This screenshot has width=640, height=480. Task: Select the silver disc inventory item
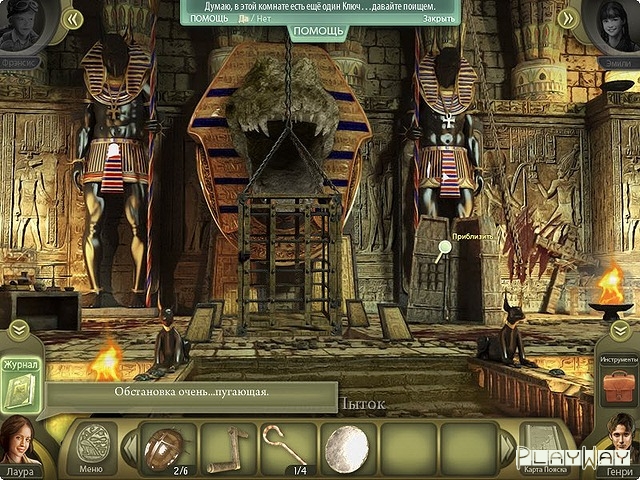[x=348, y=446]
